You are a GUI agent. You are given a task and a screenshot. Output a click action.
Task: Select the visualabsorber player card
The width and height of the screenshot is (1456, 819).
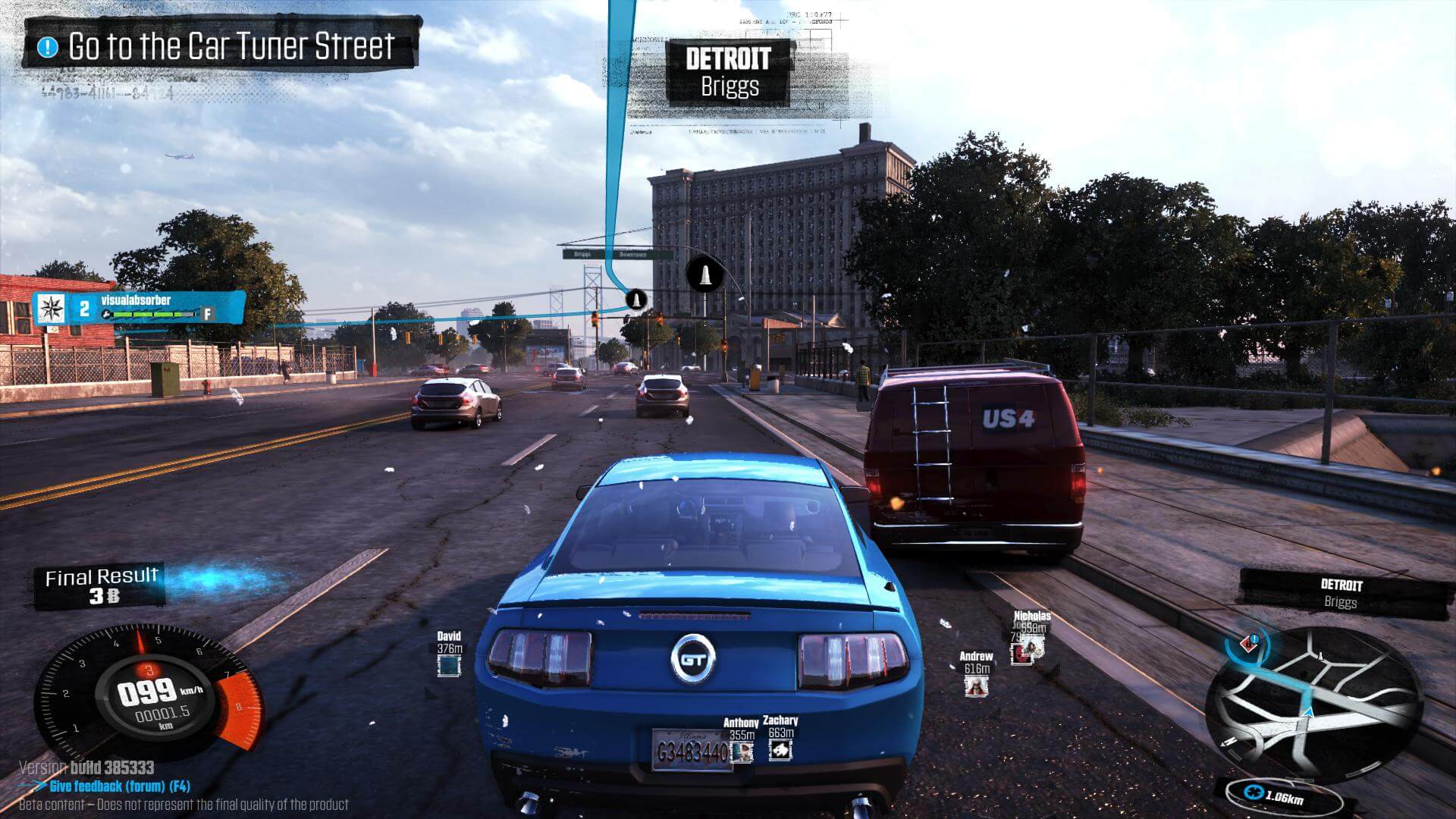tap(140, 307)
